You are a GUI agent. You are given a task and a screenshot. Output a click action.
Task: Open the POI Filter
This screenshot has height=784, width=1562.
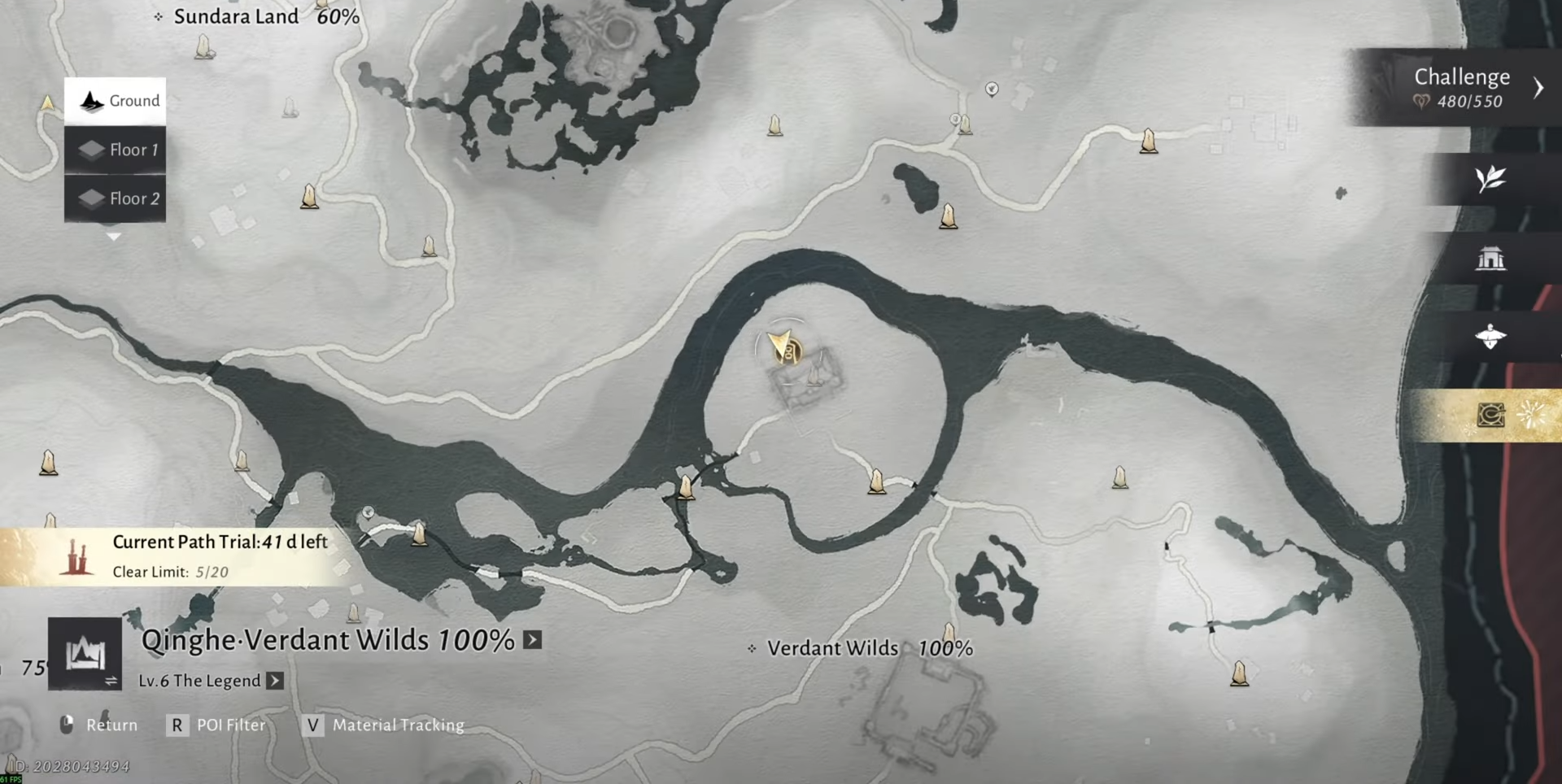coord(216,725)
